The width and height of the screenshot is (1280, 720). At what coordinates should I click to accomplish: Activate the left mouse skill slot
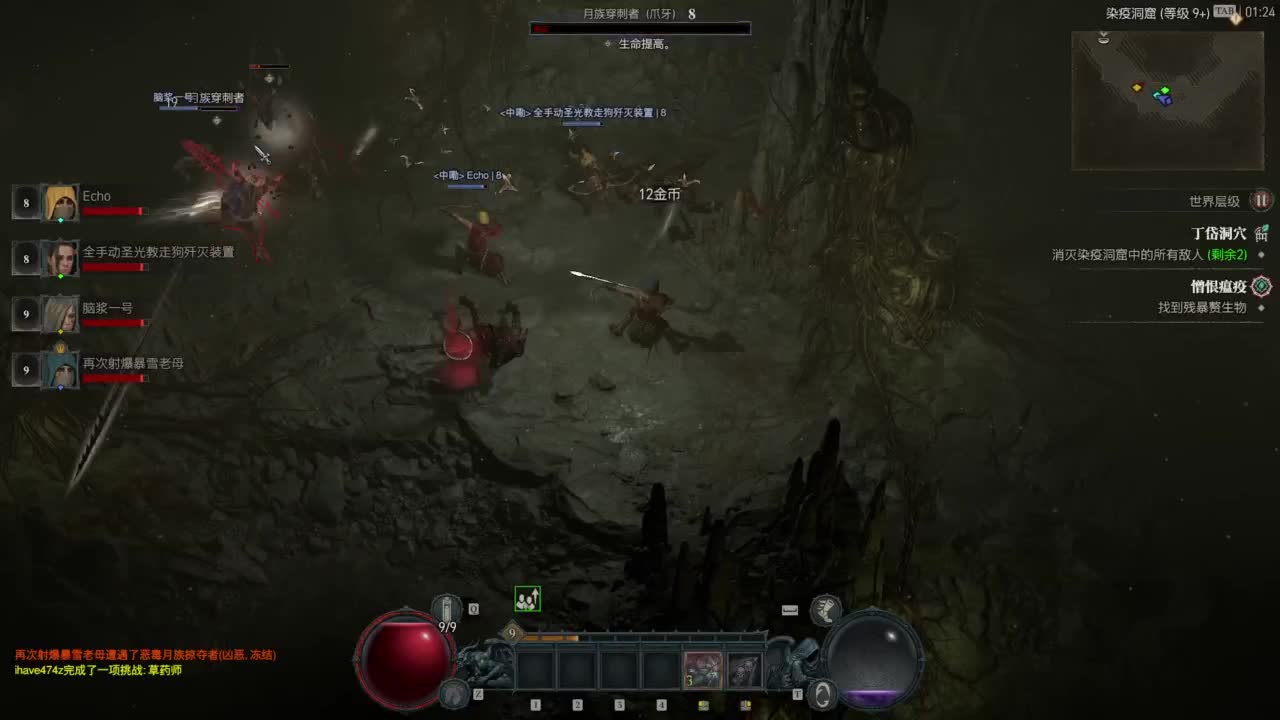click(x=703, y=670)
